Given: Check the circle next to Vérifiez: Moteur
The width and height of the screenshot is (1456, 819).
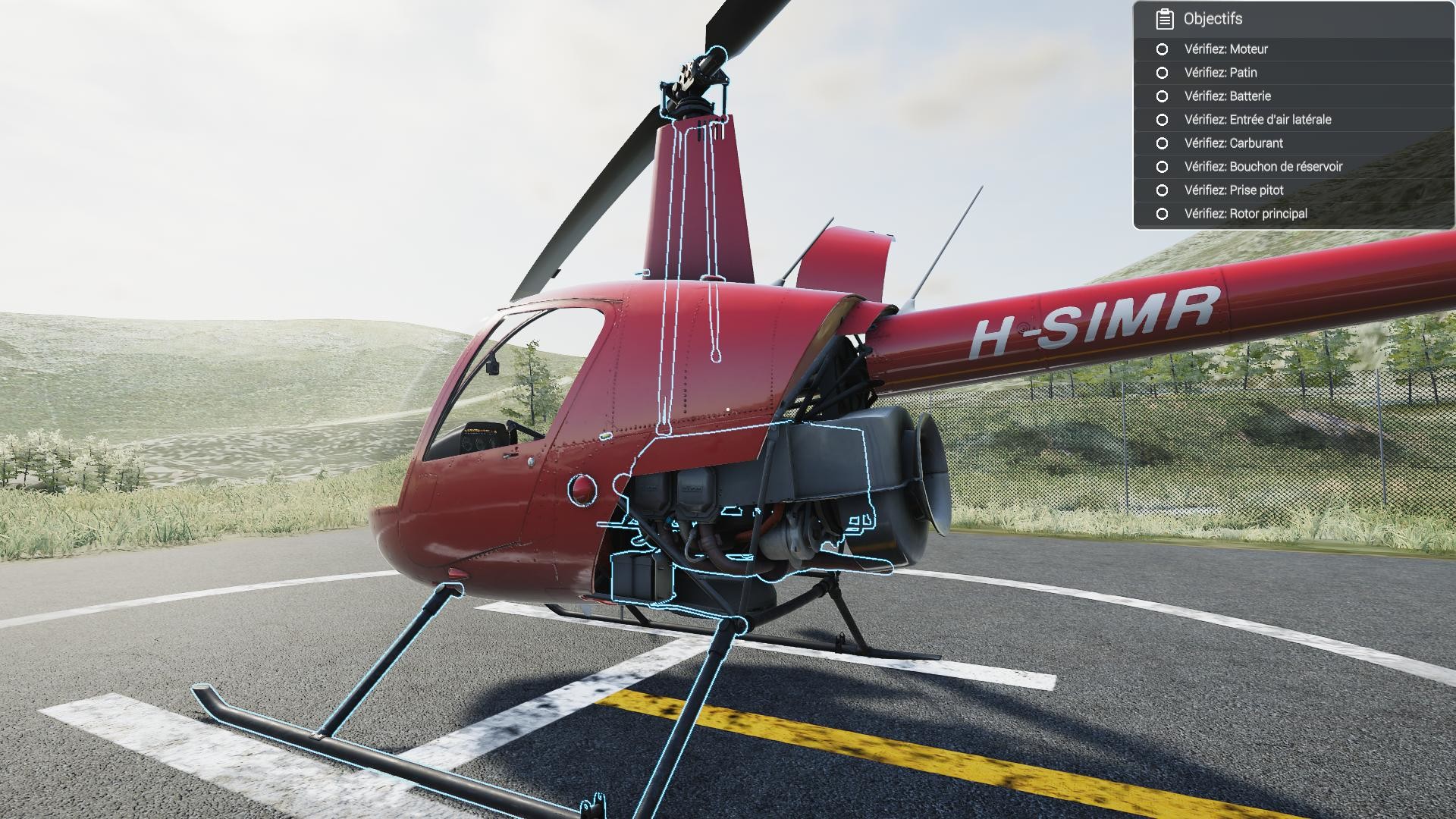Looking at the screenshot, I should (1163, 49).
